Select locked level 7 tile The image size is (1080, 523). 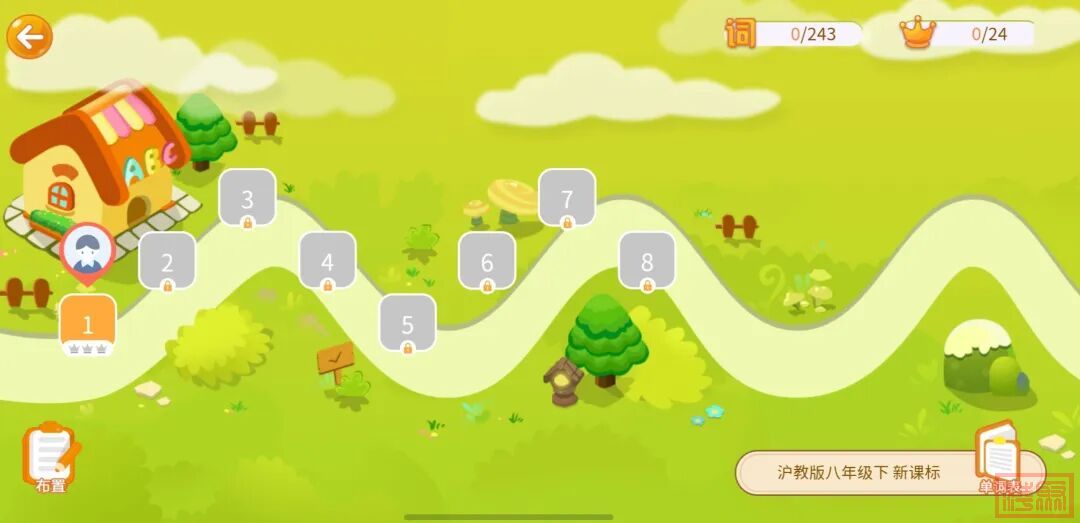(x=567, y=198)
